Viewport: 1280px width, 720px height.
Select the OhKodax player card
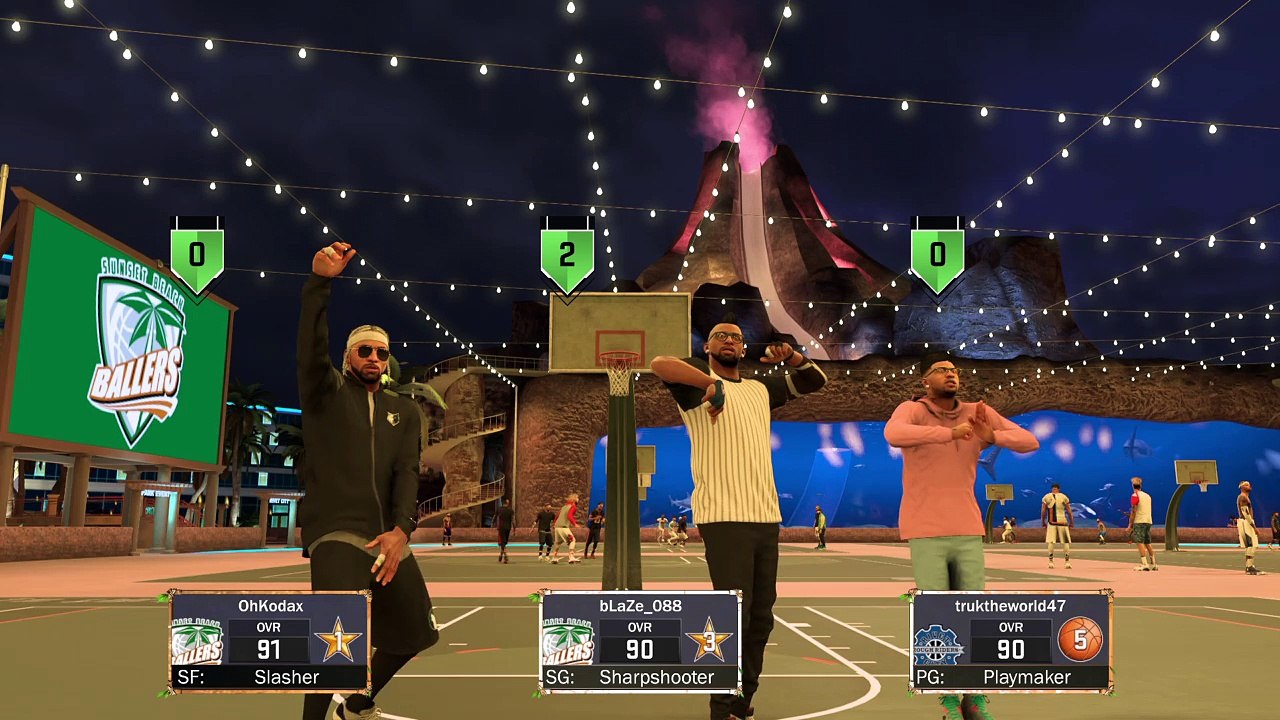[270, 641]
